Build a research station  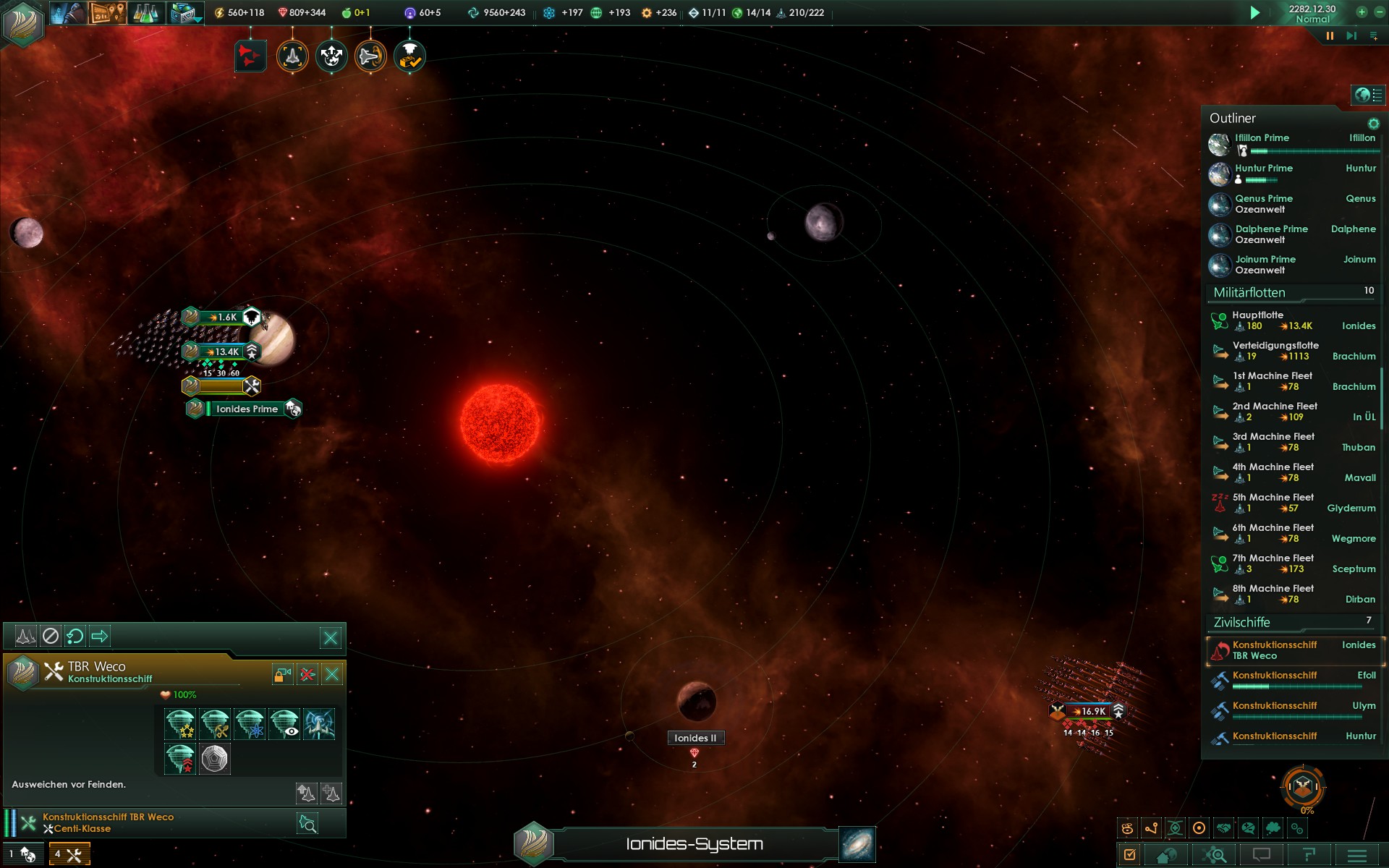point(250,724)
